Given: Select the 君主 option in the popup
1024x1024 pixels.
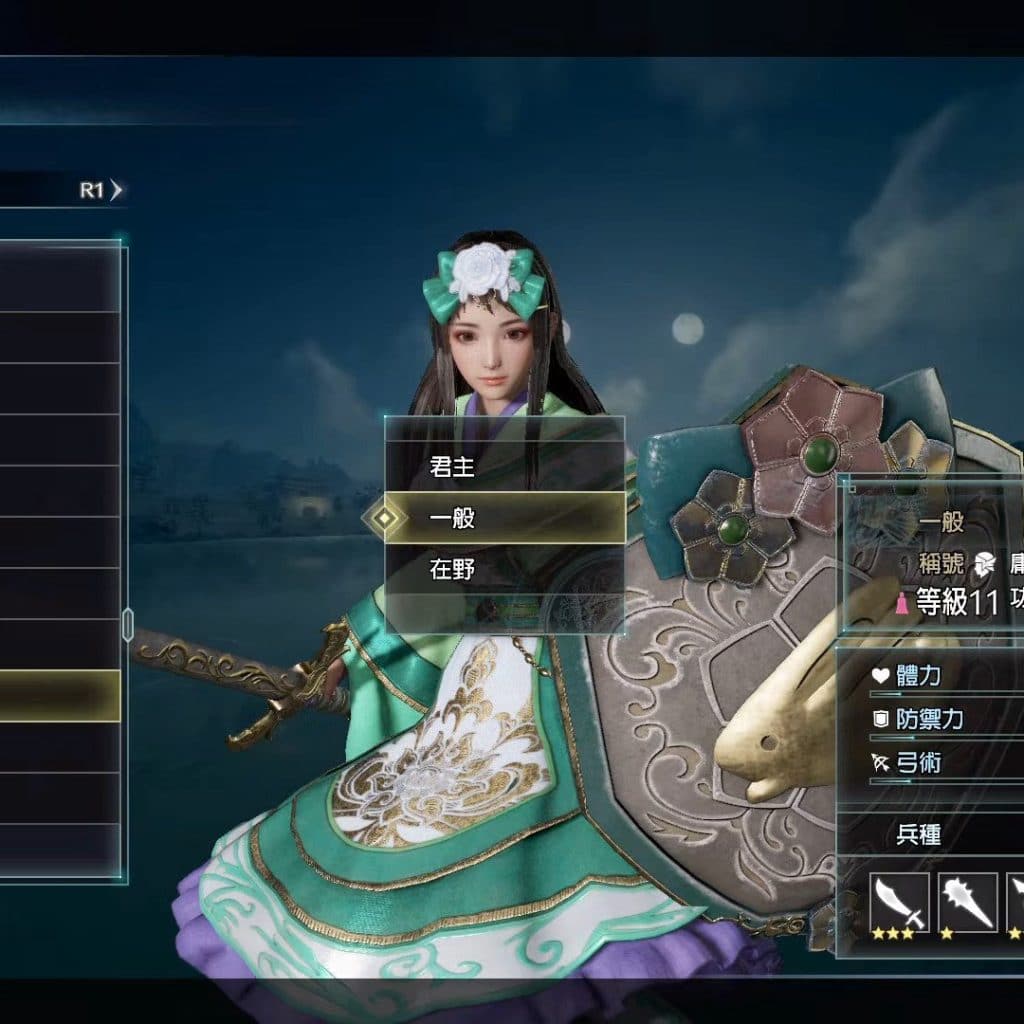Looking at the screenshot, I should 504,466.
